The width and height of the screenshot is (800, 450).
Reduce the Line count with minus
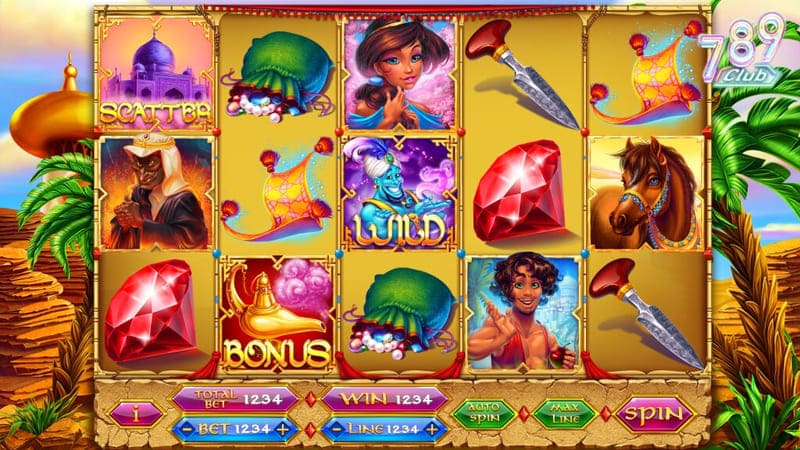coord(337,428)
